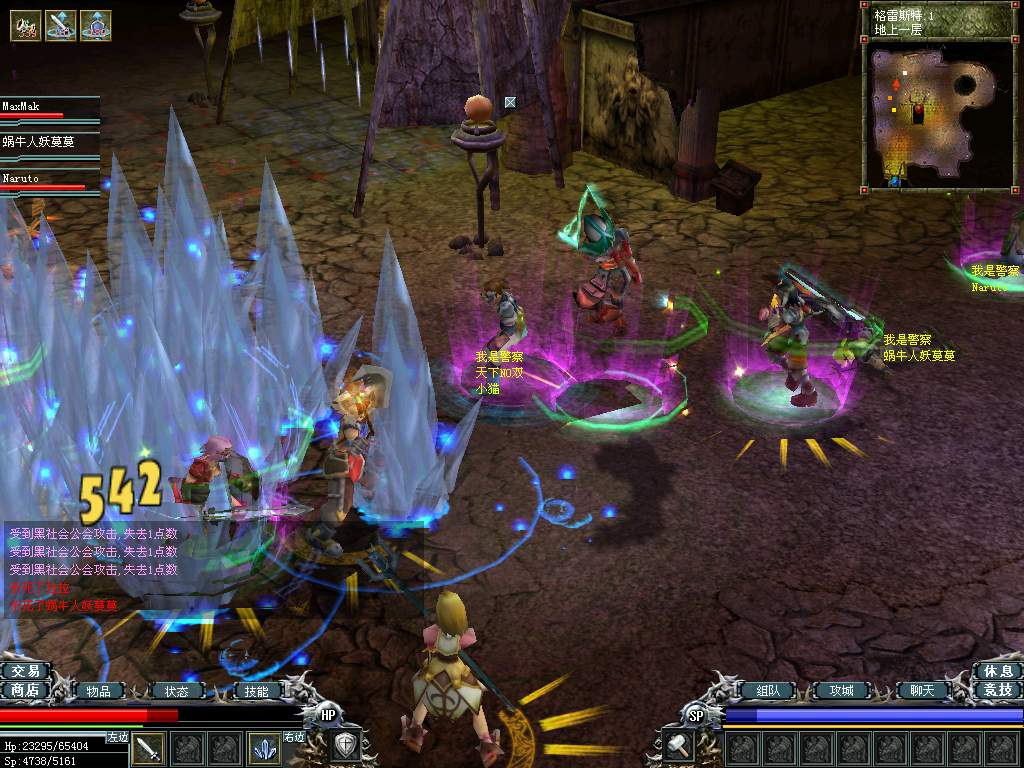
Task: Open the 交易 trade button
Action: point(26,671)
